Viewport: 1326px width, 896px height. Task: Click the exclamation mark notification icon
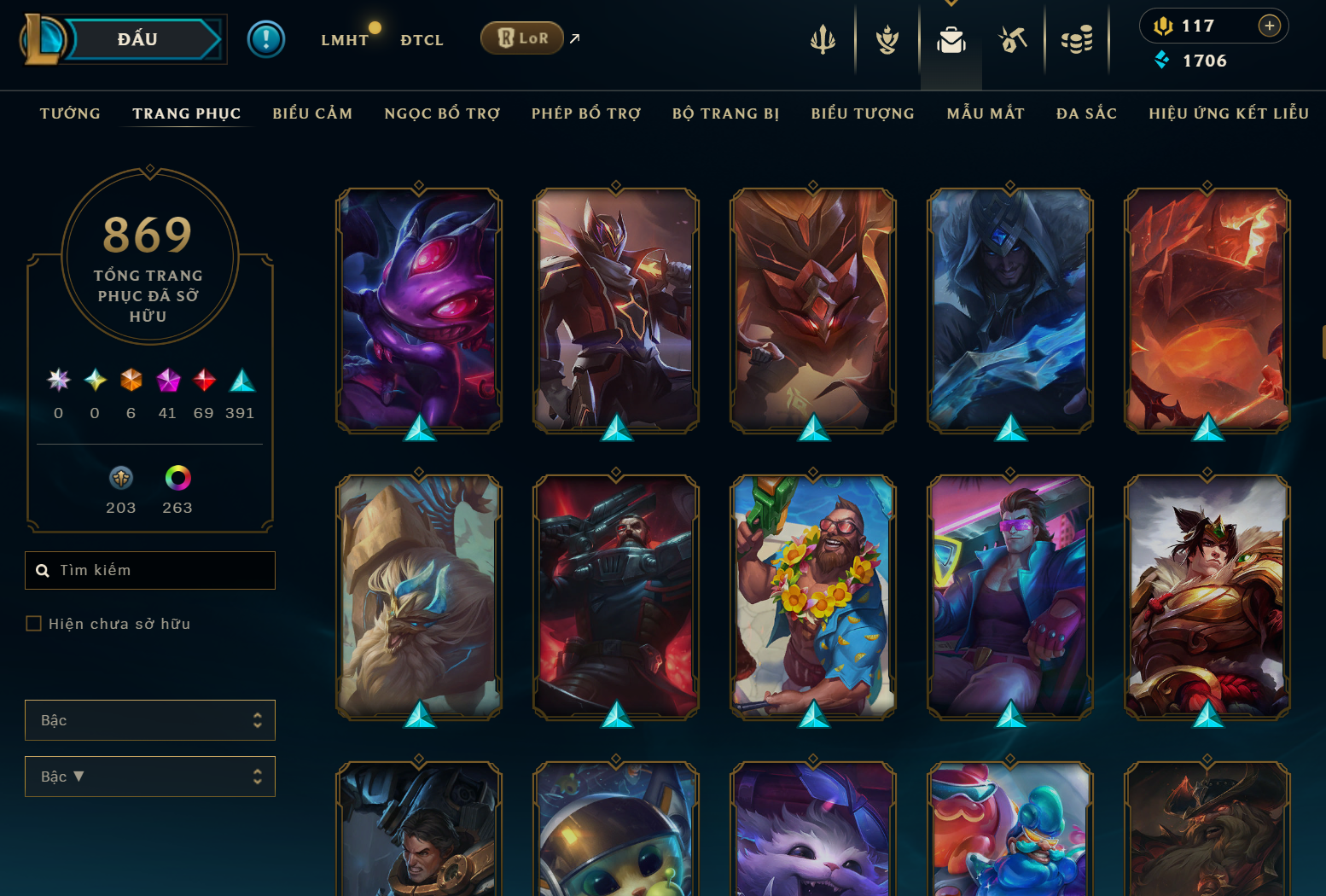pyautogui.click(x=266, y=38)
